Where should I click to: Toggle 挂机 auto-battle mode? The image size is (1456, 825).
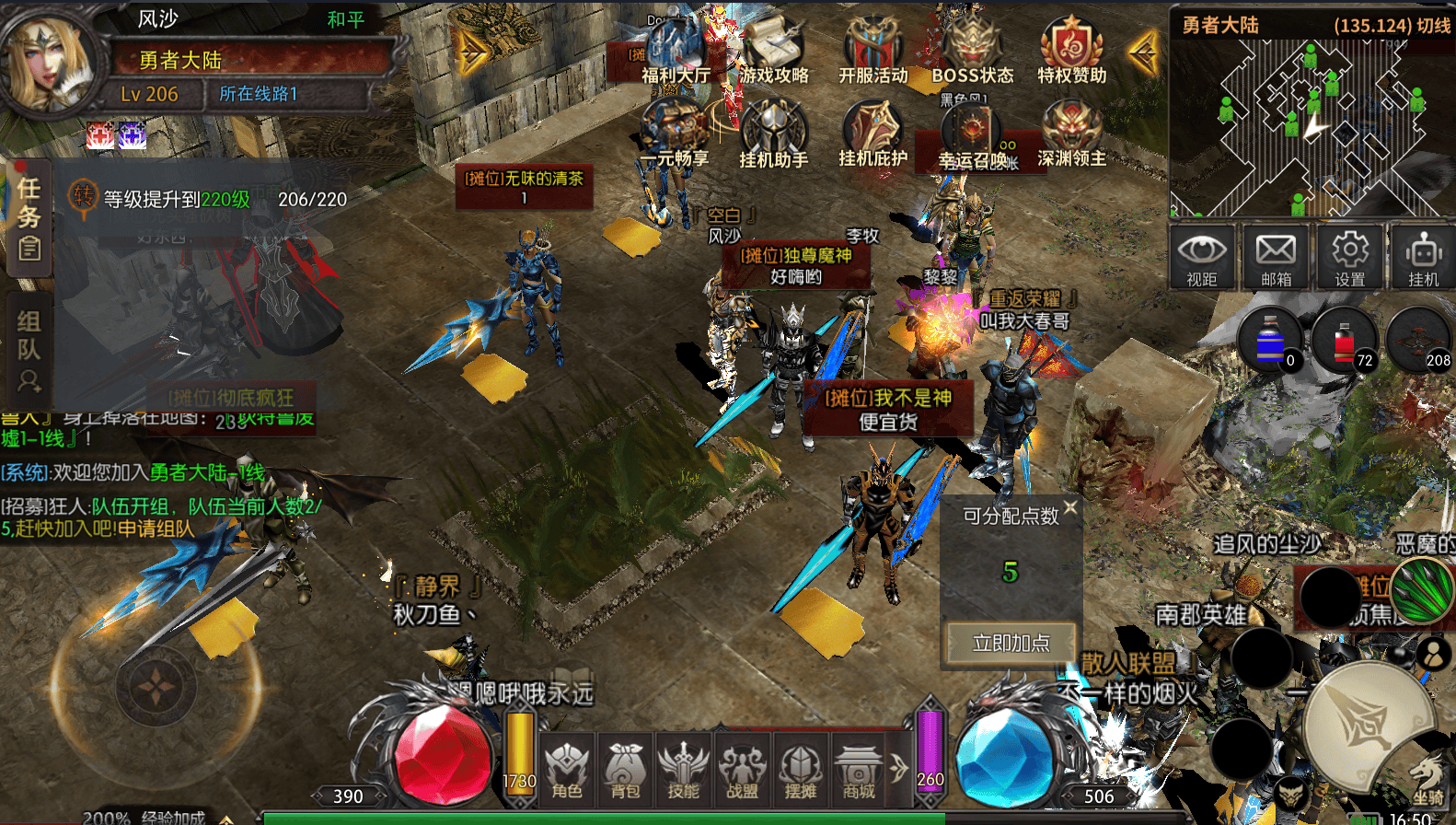[x=1423, y=257]
